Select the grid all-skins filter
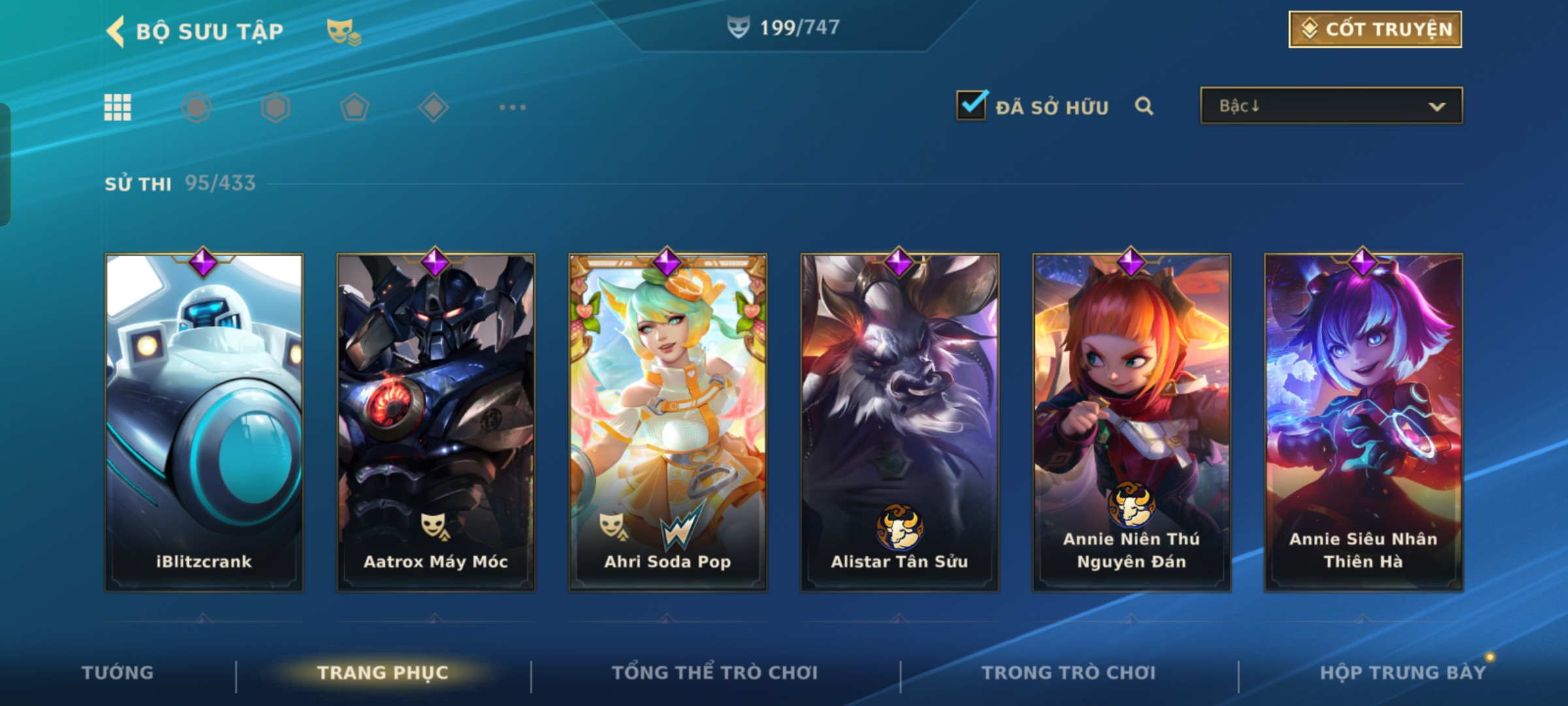Image resolution: width=1568 pixels, height=706 pixels. click(x=118, y=107)
